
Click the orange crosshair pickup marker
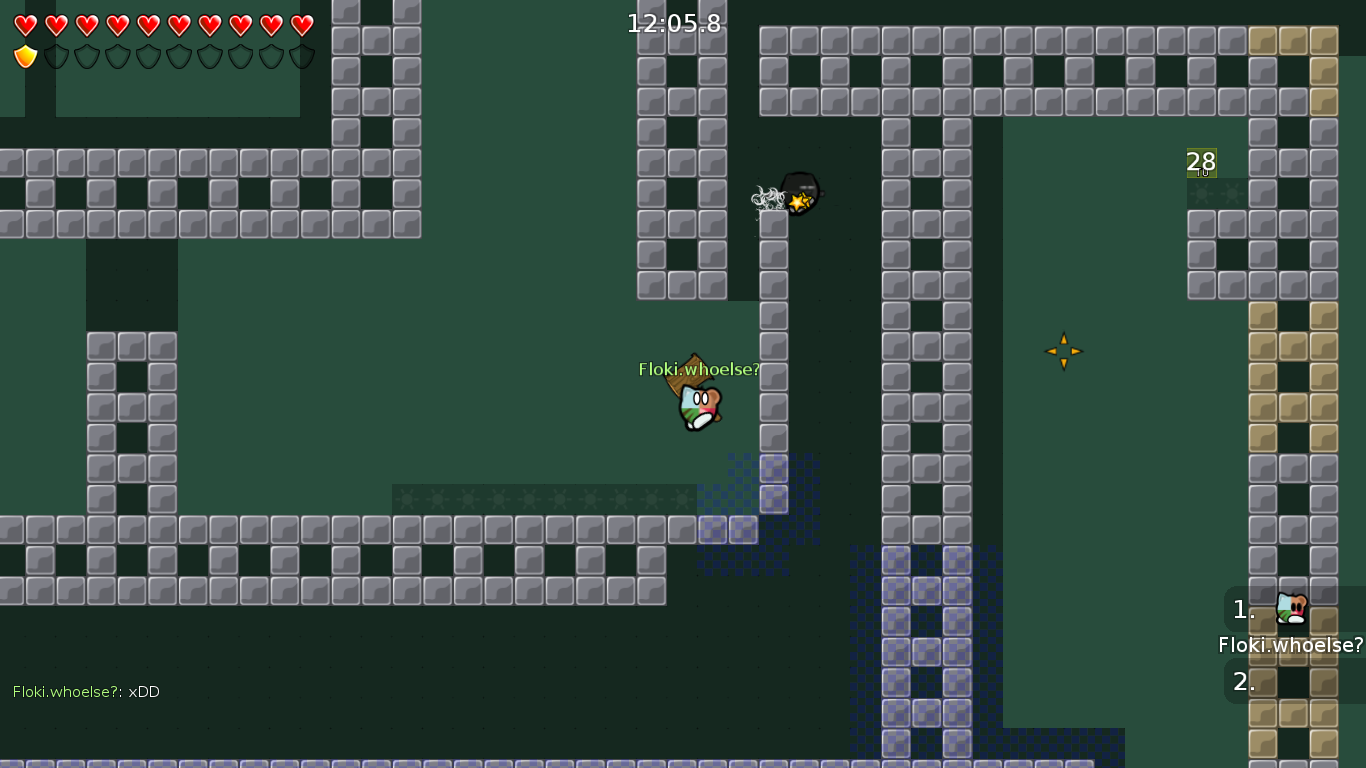point(1064,351)
